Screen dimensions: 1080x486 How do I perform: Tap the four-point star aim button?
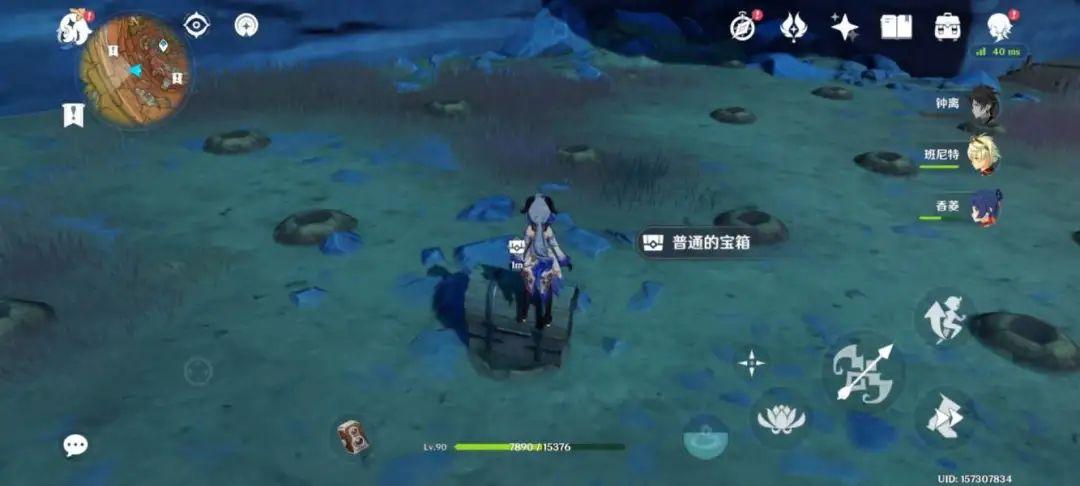coord(751,362)
